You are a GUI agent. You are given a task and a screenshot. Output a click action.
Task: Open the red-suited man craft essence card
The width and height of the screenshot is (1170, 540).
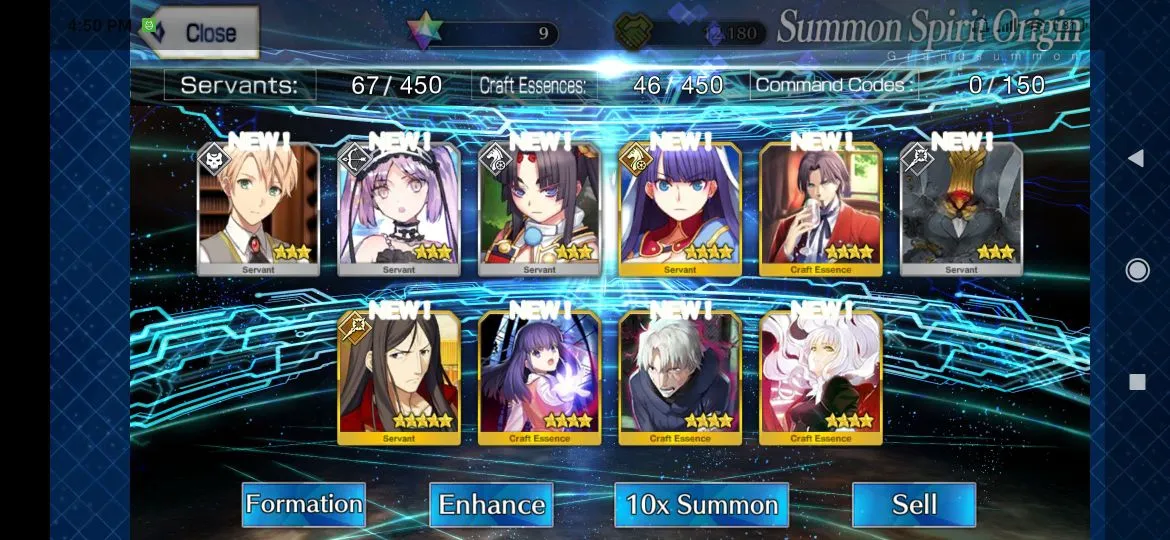click(821, 208)
